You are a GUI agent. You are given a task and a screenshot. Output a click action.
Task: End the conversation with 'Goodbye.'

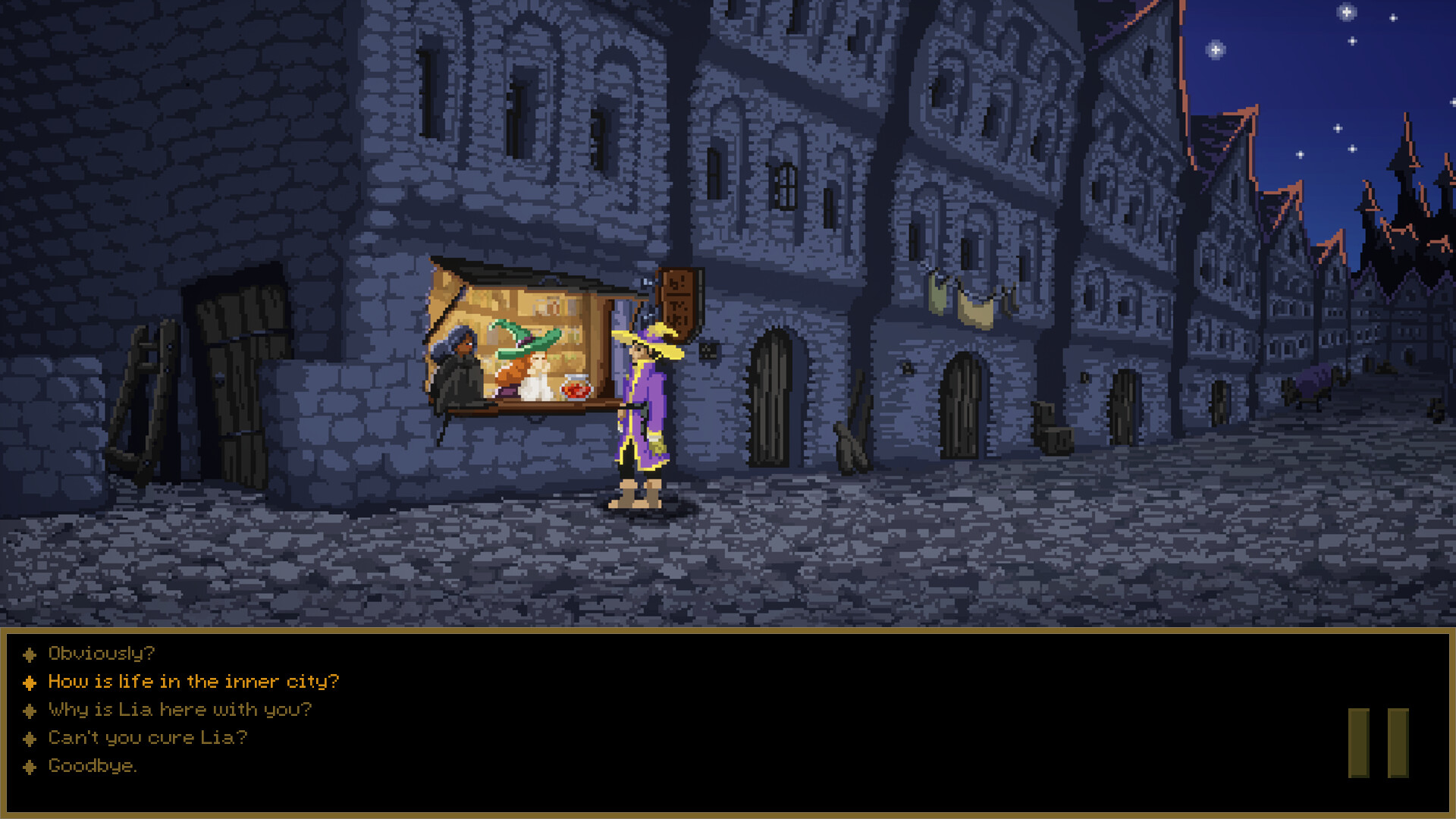click(93, 766)
